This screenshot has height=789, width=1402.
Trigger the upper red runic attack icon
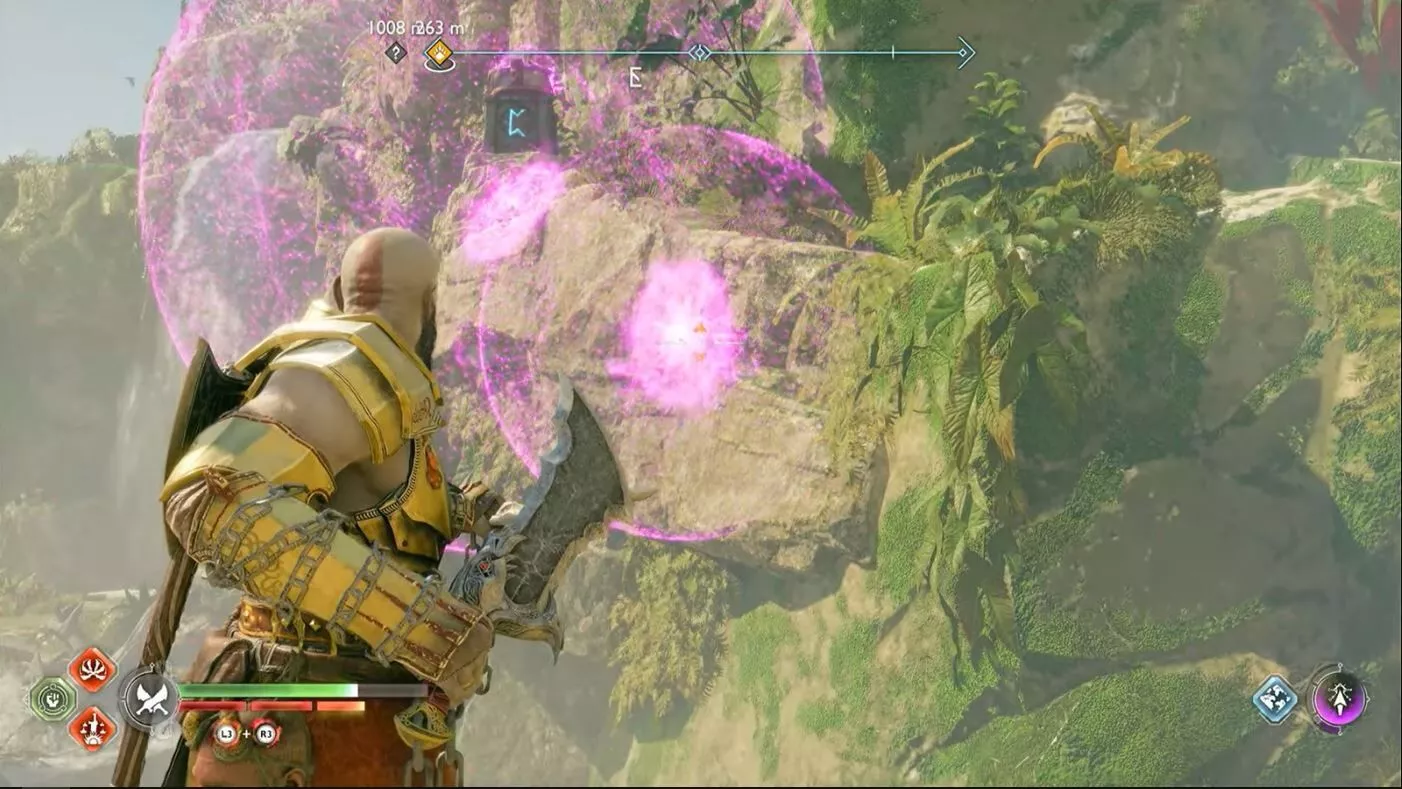tap(92, 670)
